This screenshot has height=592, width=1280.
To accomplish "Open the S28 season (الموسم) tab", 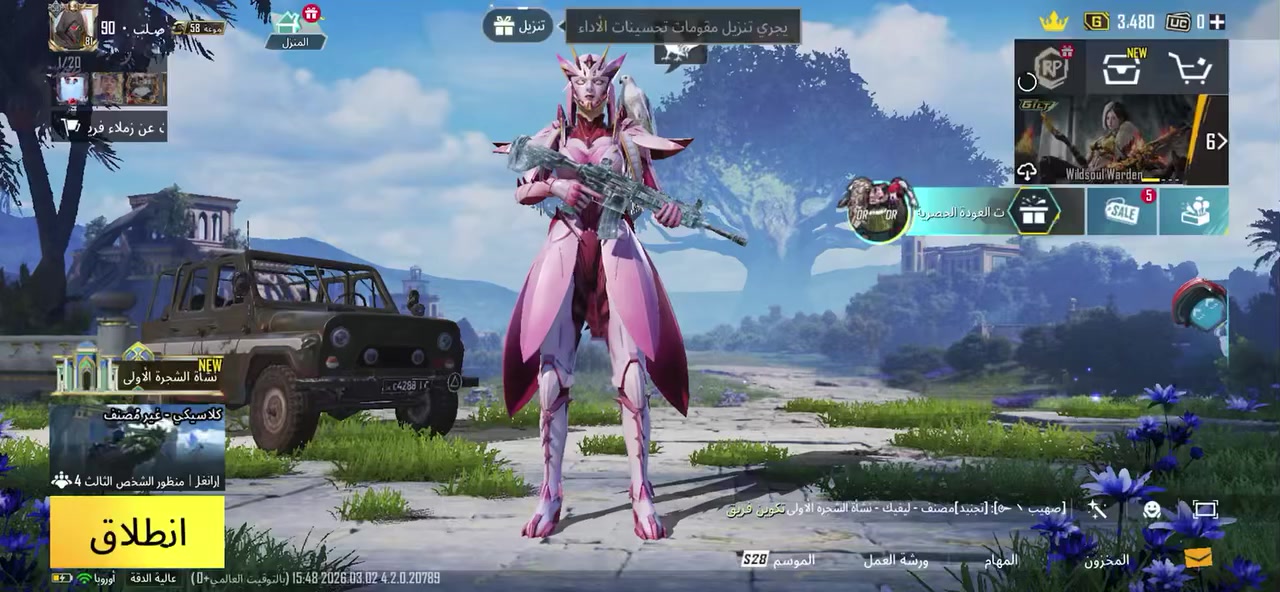I will (x=778, y=560).
